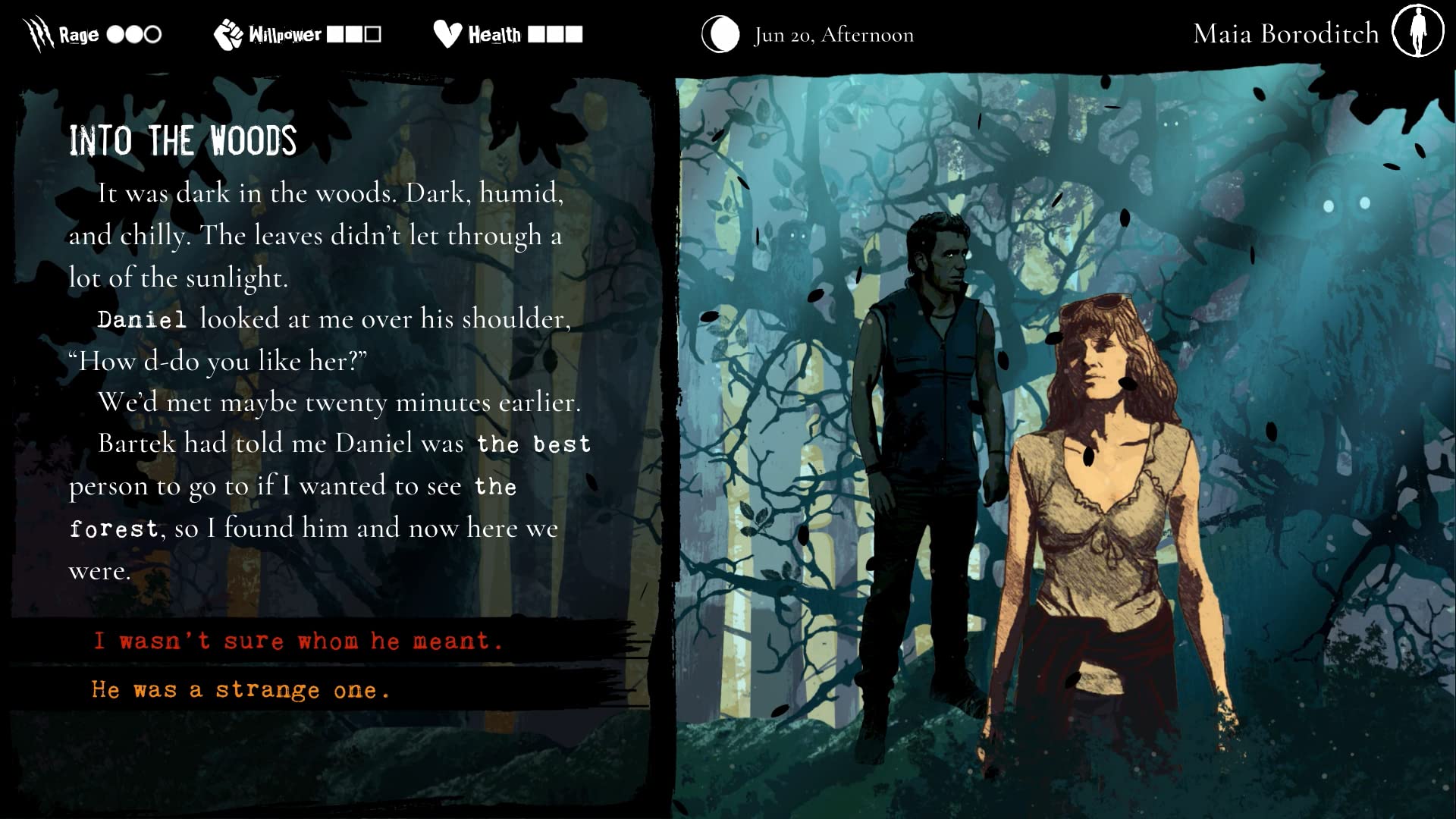This screenshot has height=819, width=1456.
Task: Click the empty third Rage circle
Action: [152, 34]
